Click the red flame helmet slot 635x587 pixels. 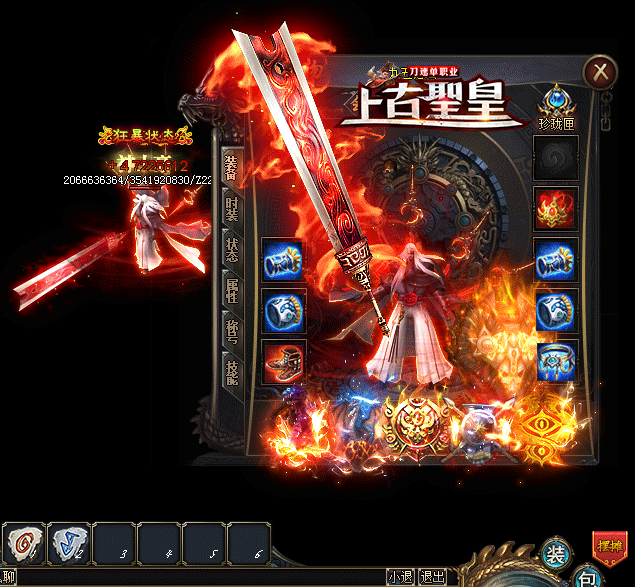555,206
